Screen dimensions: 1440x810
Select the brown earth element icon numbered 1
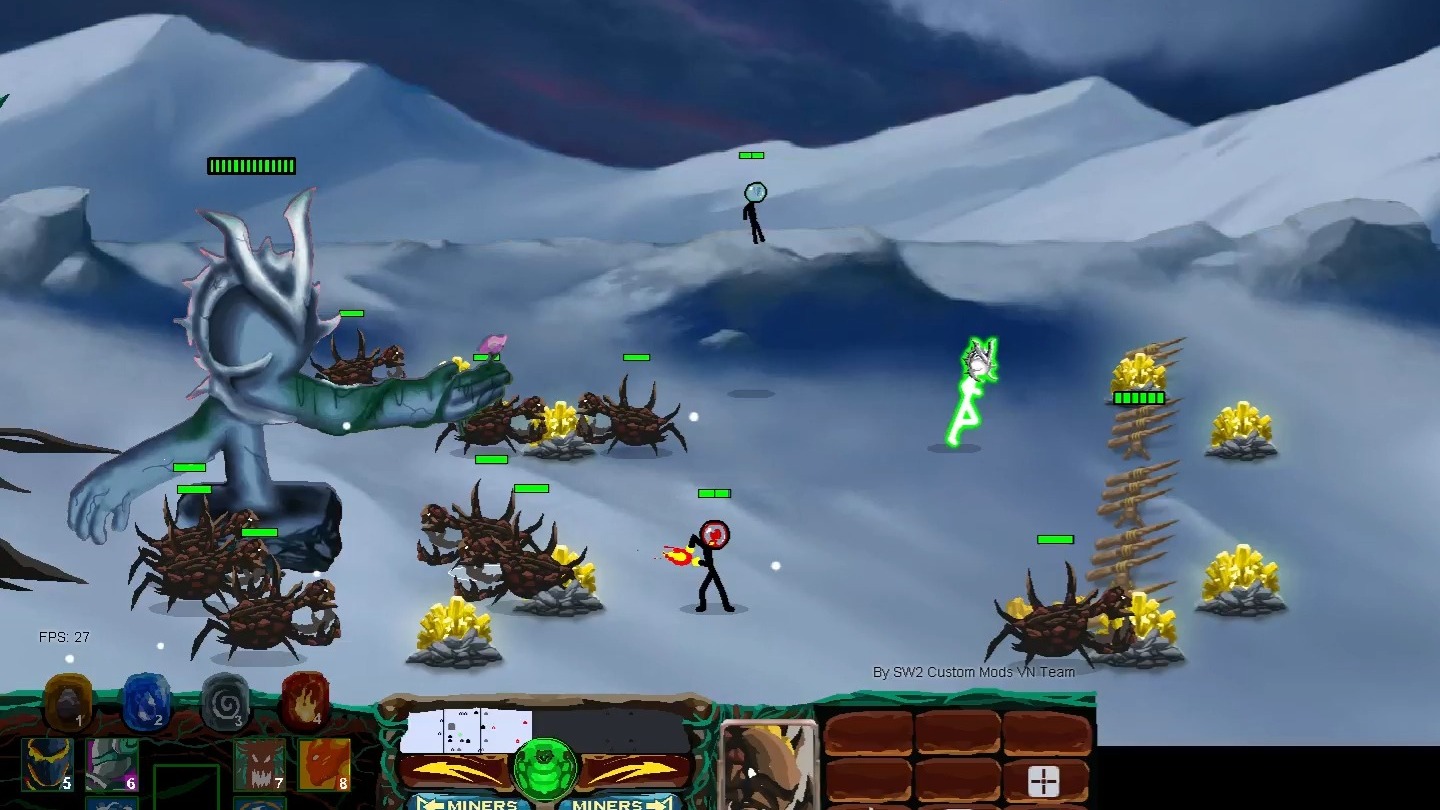[x=68, y=701]
